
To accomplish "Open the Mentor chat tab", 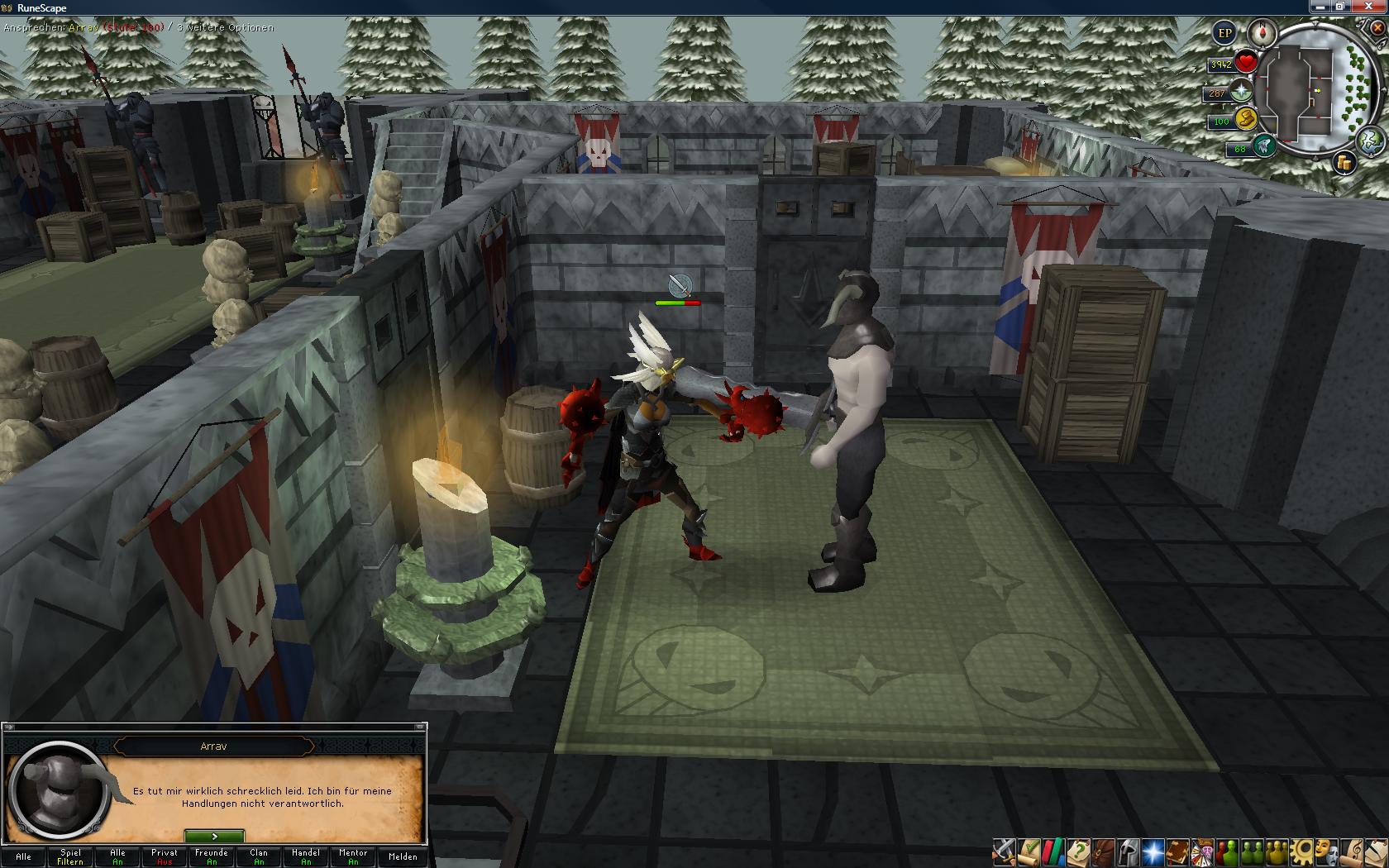I will [353, 856].
